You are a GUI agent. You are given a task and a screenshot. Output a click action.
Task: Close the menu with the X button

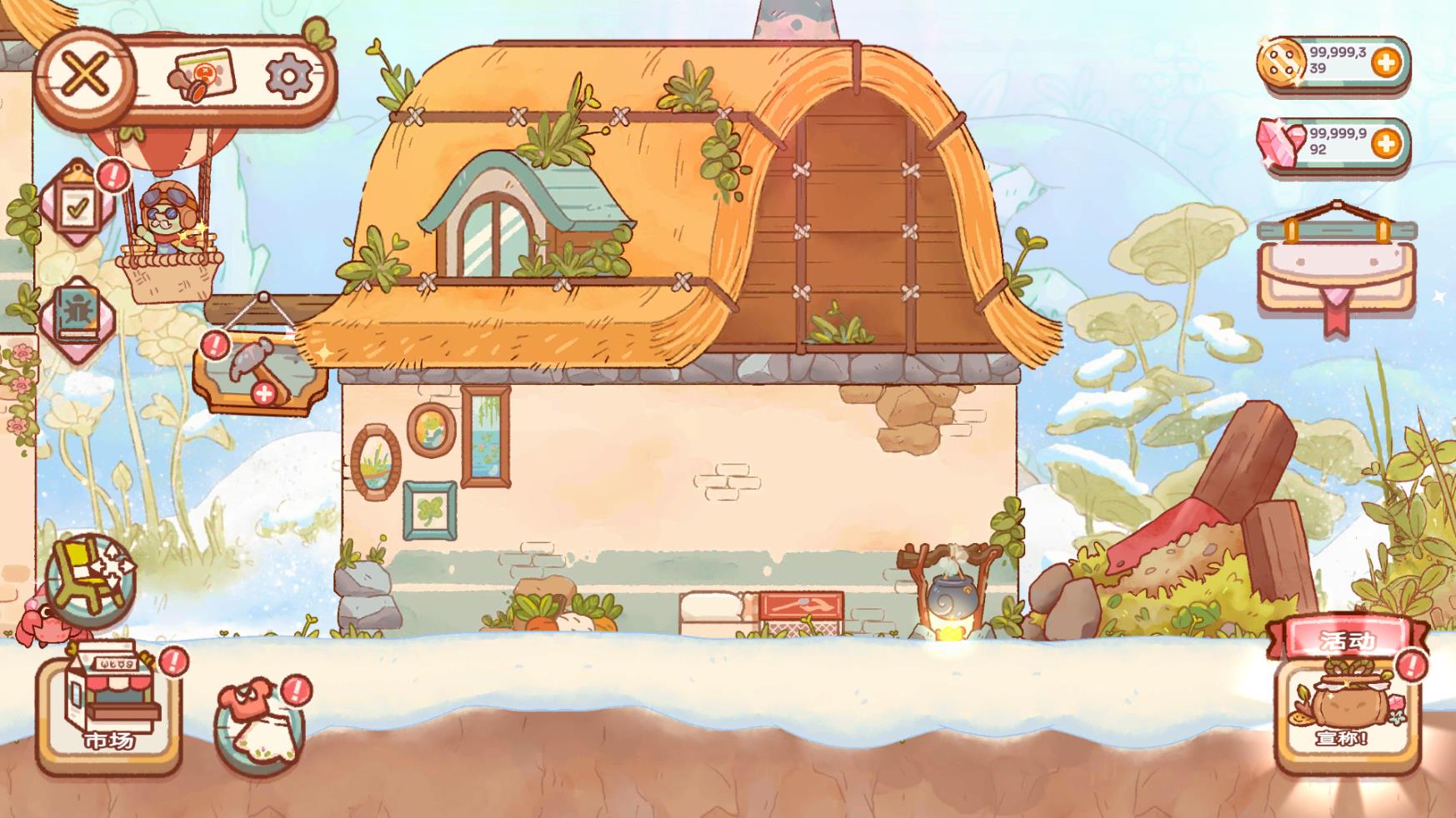pos(86,75)
